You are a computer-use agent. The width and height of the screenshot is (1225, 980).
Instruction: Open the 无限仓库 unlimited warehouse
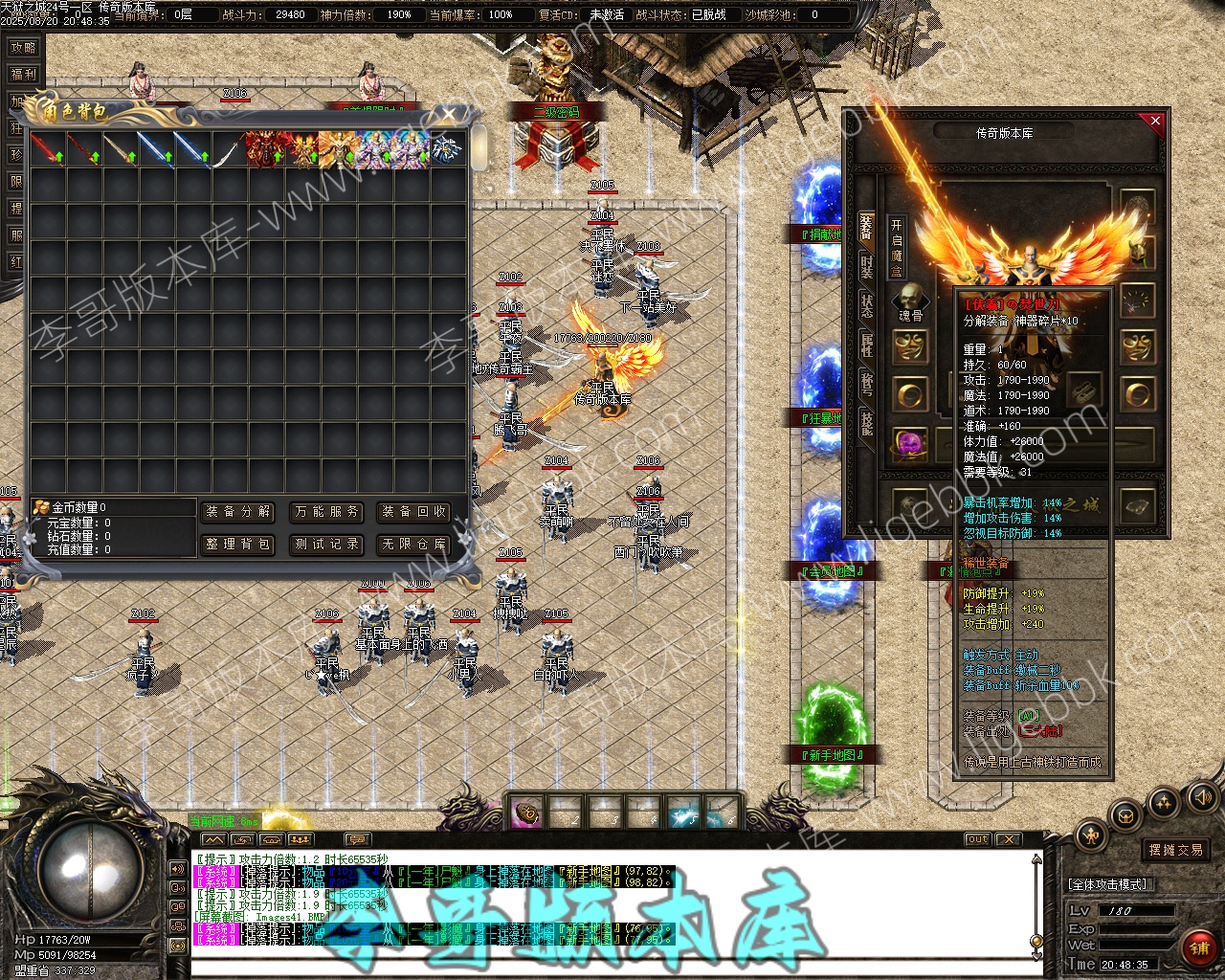point(414,545)
